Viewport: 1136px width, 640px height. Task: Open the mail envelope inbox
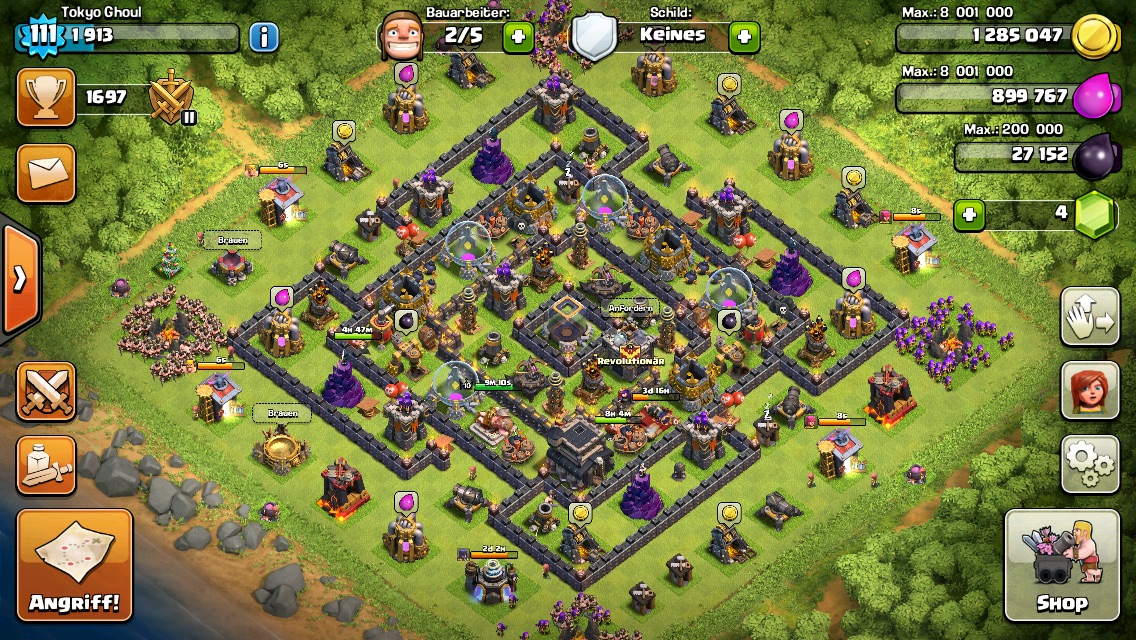[46, 173]
